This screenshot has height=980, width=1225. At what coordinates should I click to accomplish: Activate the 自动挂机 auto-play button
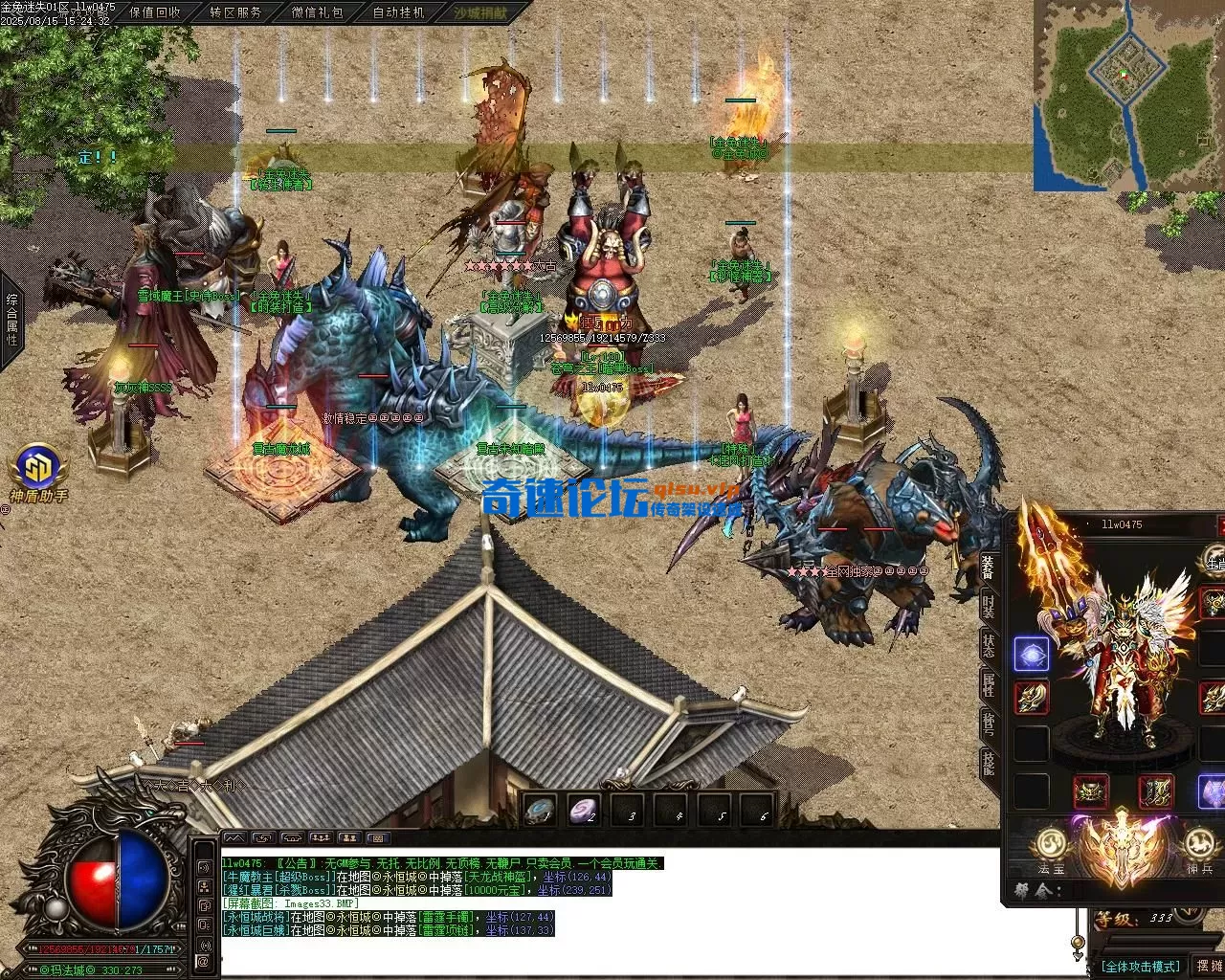point(398,12)
